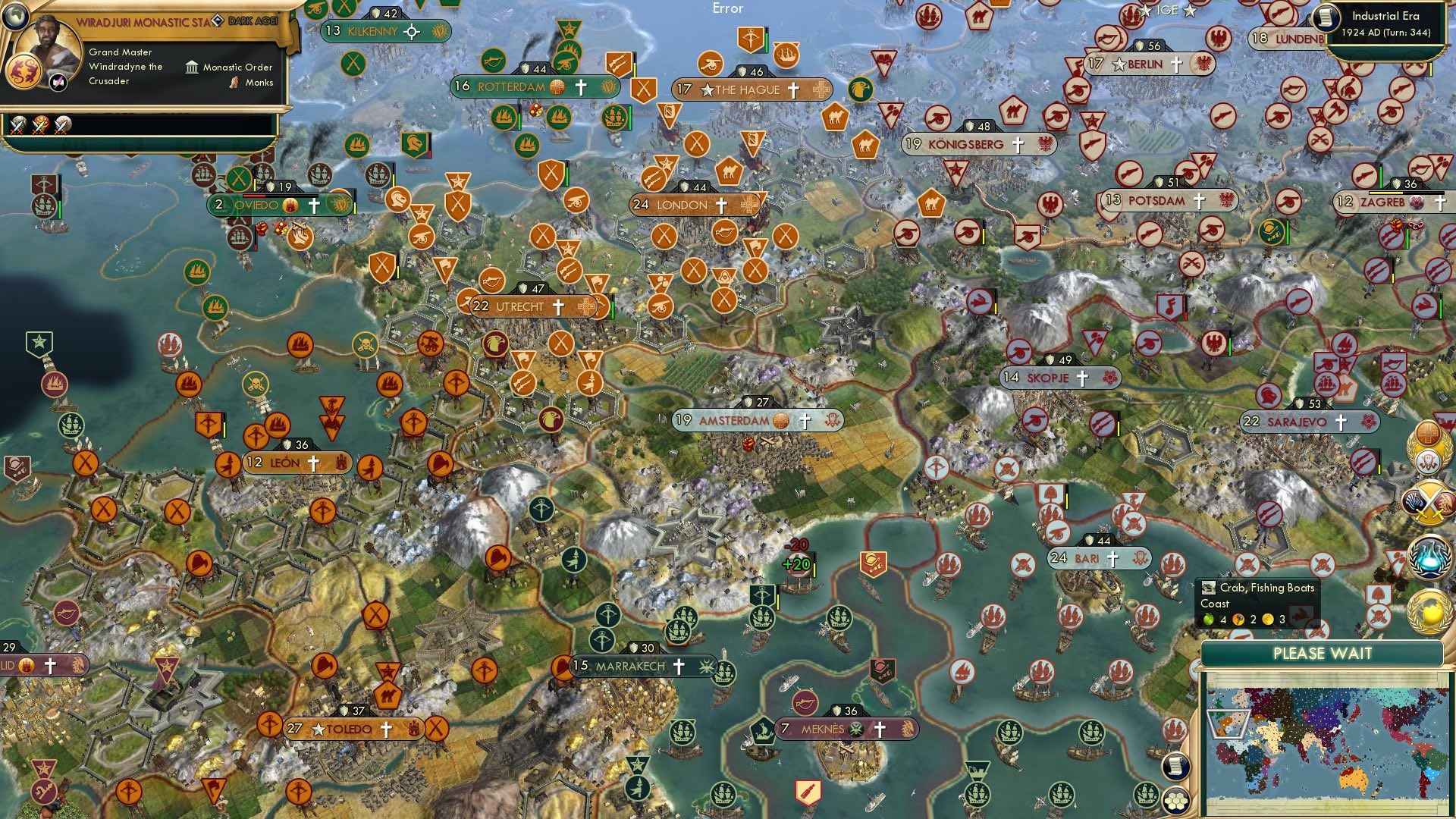Image resolution: width=1456 pixels, height=819 pixels.
Task: Select the green swordfish unit icon near Rotterdam
Action: coord(492,62)
